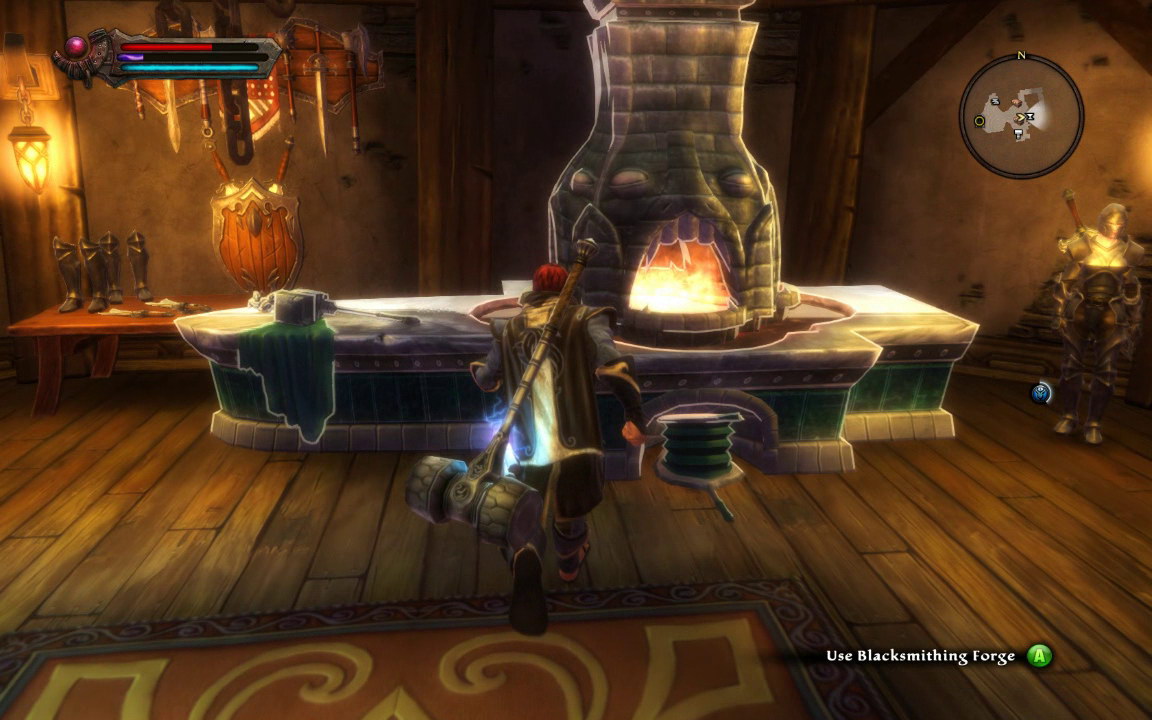Click the circular minimap
The height and width of the screenshot is (720, 1152).
(1021, 116)
